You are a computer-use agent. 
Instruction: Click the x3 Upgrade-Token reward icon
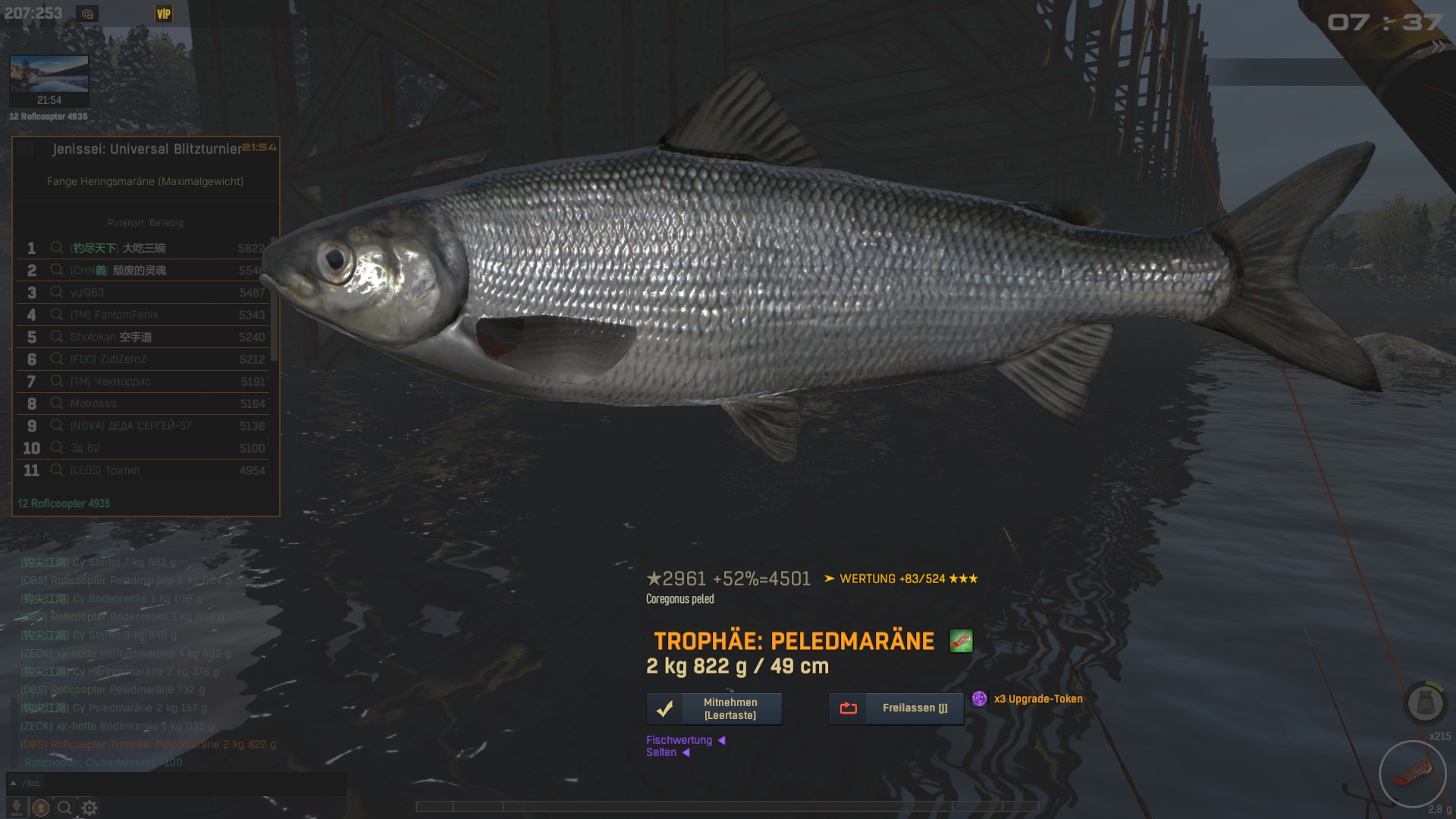[980, 698]
